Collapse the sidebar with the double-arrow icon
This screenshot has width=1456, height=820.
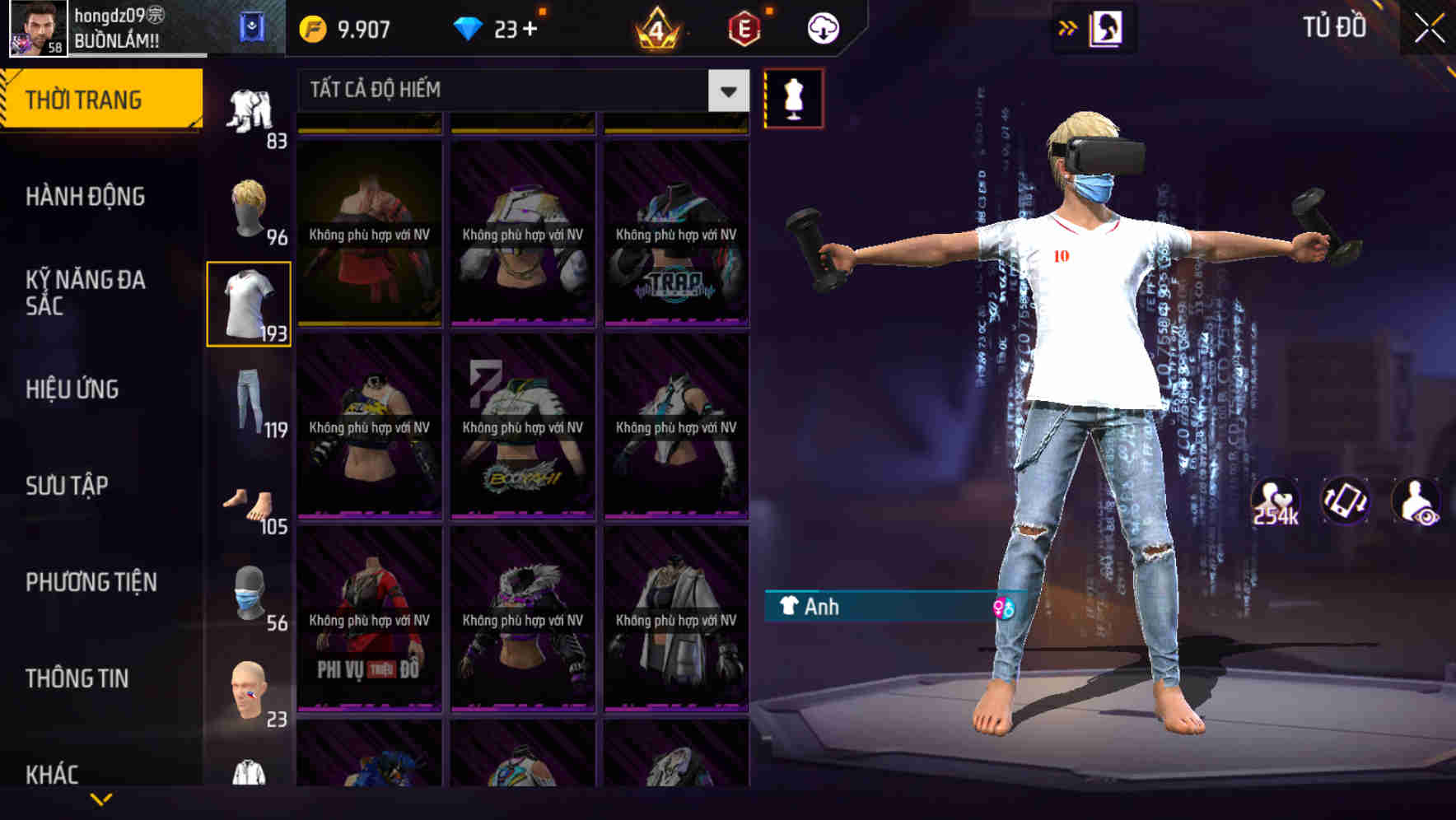tap(1068, 26)
